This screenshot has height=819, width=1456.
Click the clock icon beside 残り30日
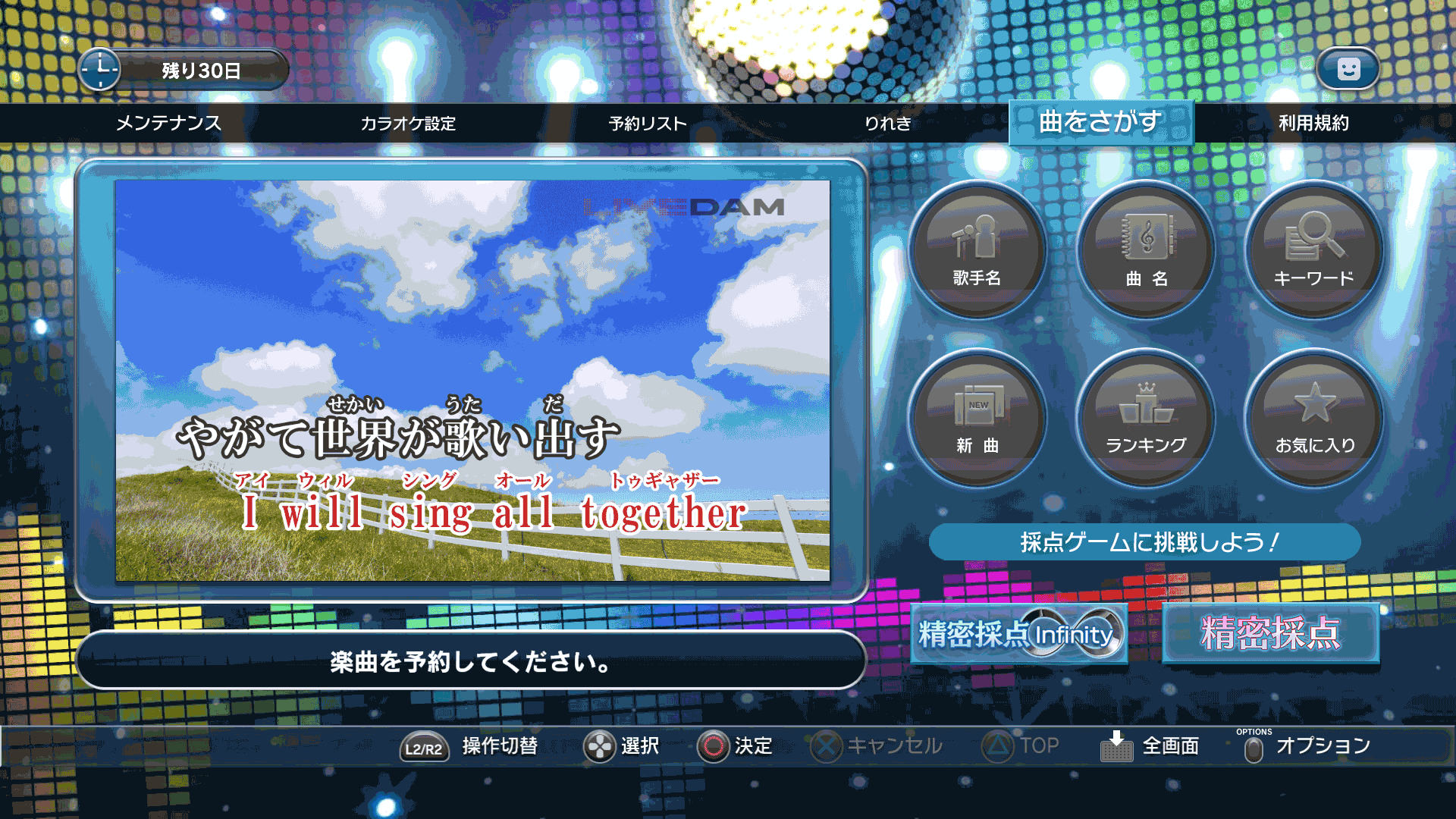[101, 68]
